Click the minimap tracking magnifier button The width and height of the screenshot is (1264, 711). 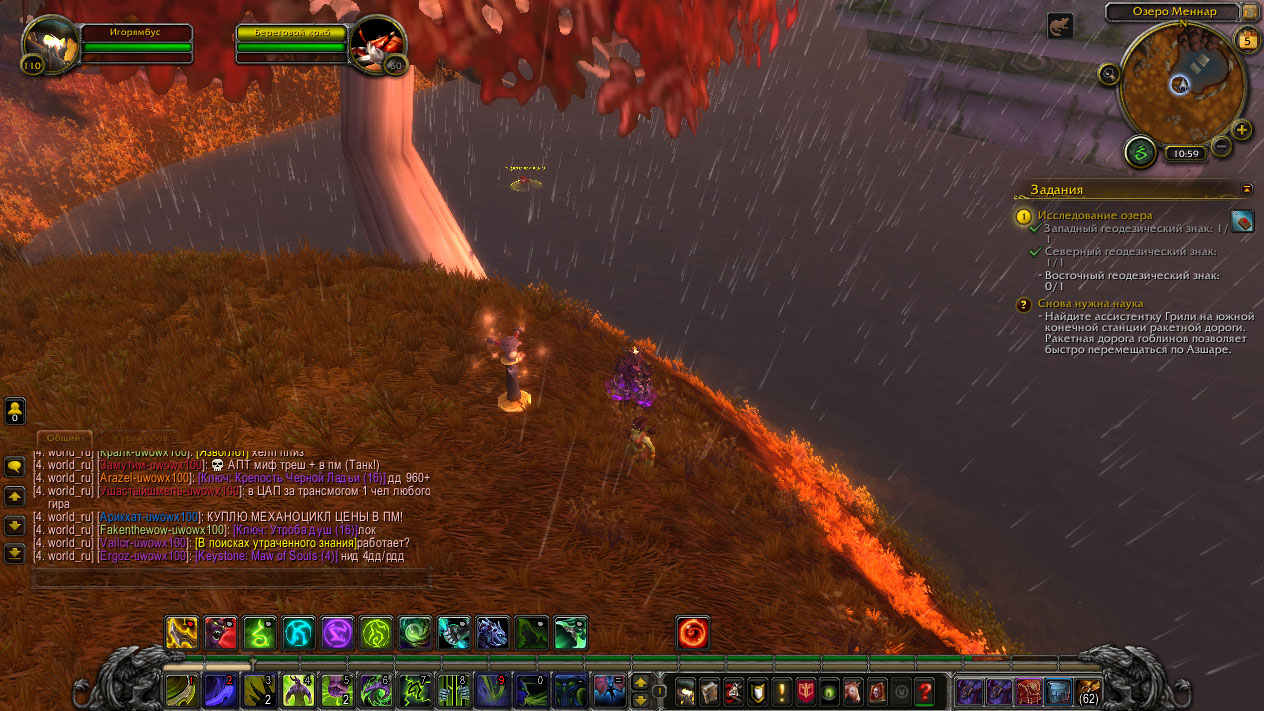tap(1108, 73)
